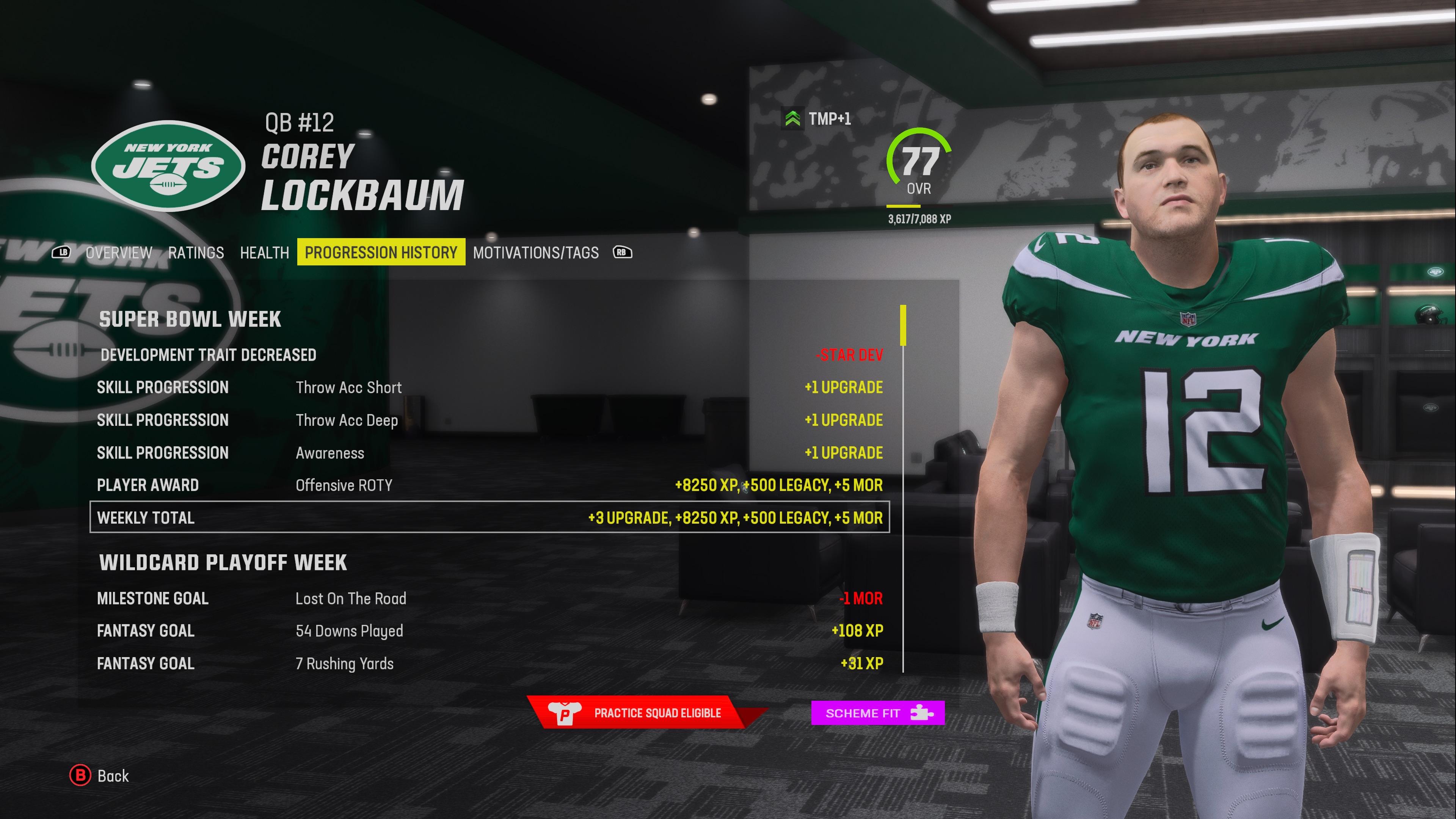The height and width of the screenshot is (819, 1456).
Task: Select the Awareness skill progression row
Action: (490, 453)
